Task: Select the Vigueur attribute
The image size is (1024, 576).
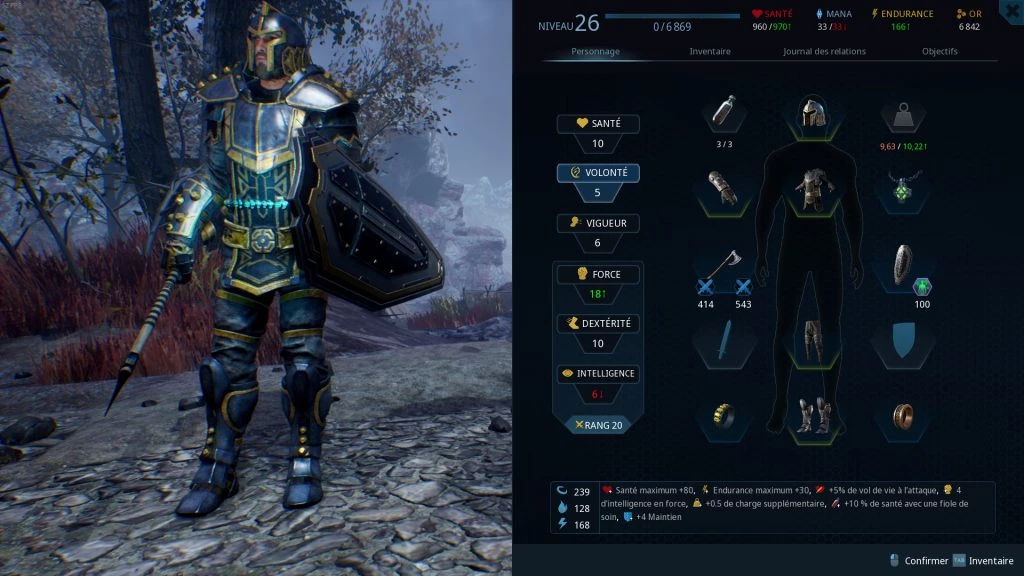Action: click(x=598, y=223)
